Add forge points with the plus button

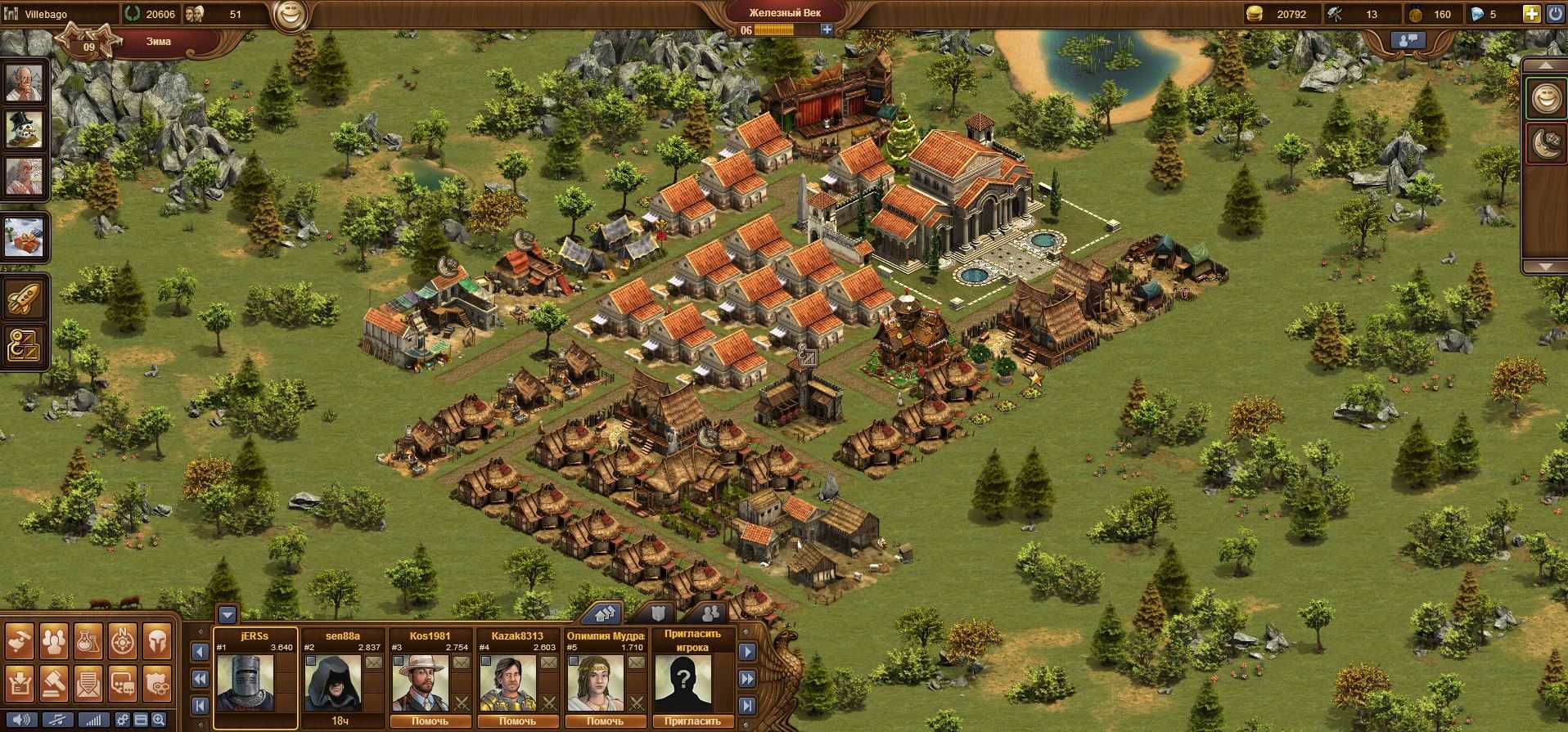pos(827,30)
